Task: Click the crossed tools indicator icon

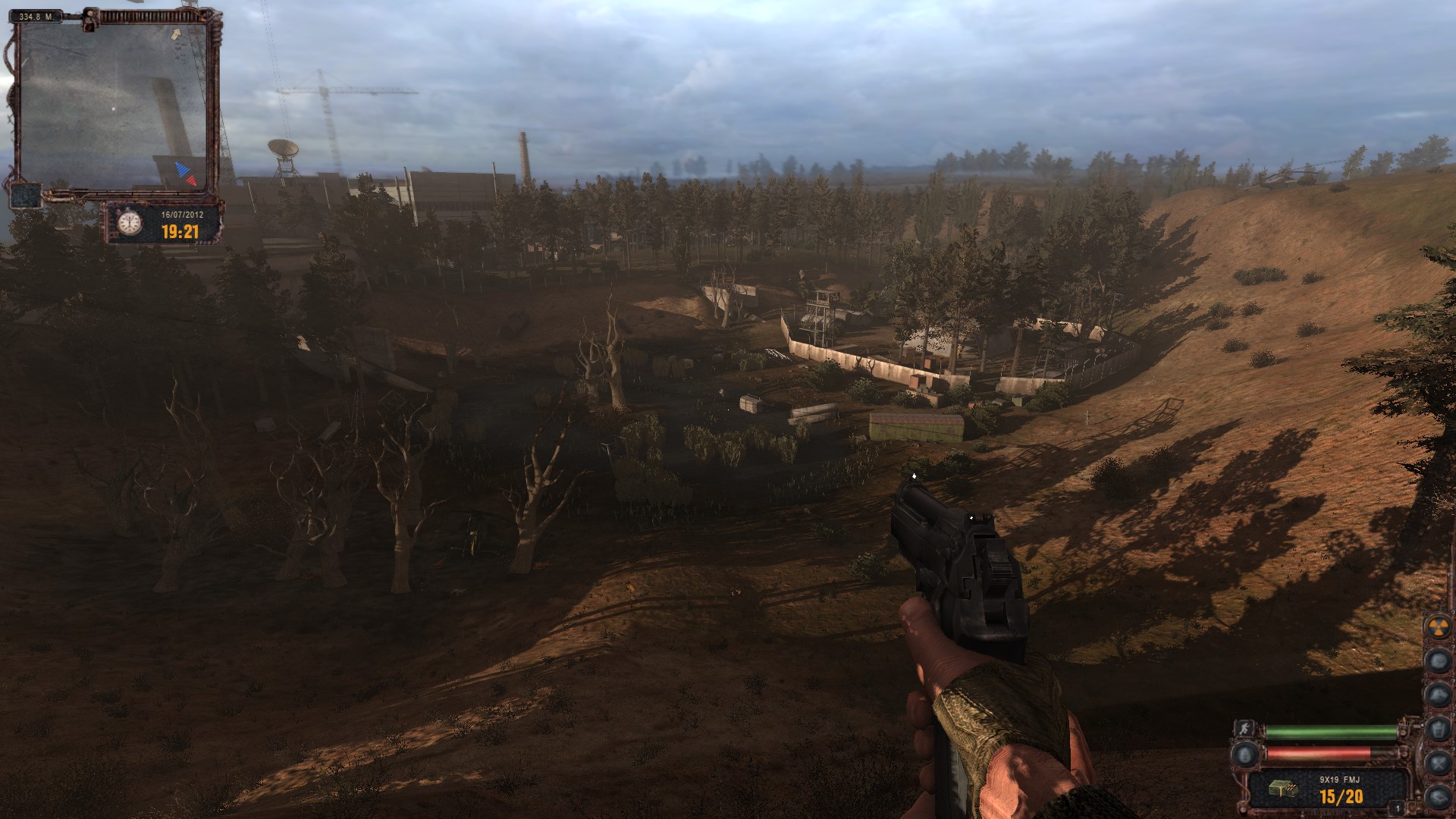Action: click(1439, 763)
